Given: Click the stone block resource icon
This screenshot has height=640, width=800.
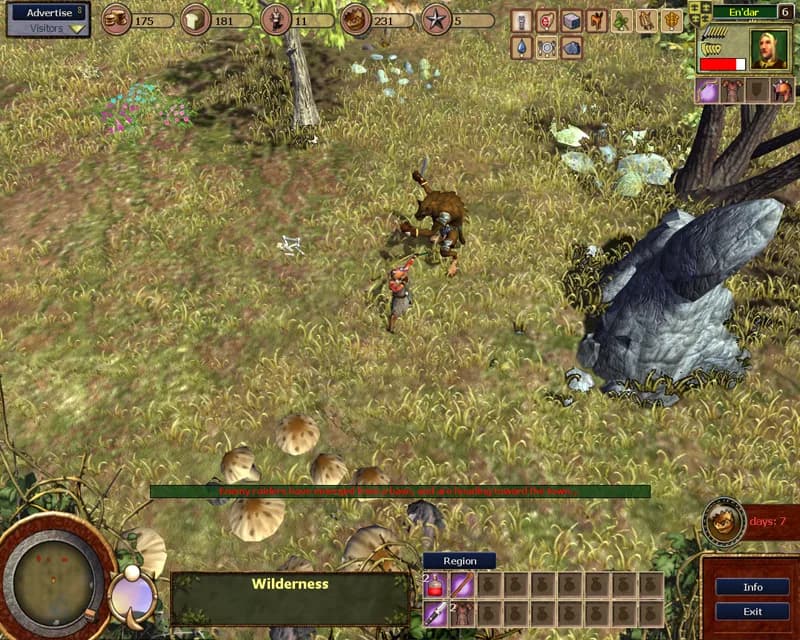Looking at the screenshot, I should tap(571, 20).
